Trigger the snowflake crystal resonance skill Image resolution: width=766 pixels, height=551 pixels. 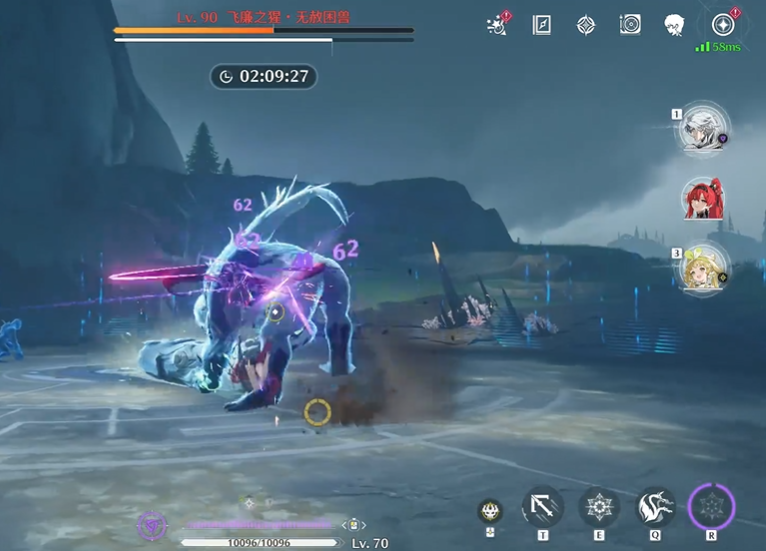click(x=599, y=507)
